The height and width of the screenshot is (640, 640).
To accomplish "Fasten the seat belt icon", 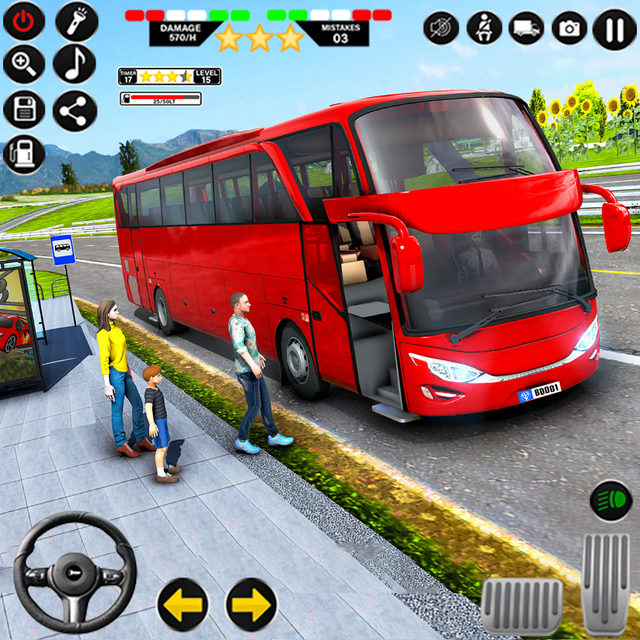I will [x=485, y=28].
